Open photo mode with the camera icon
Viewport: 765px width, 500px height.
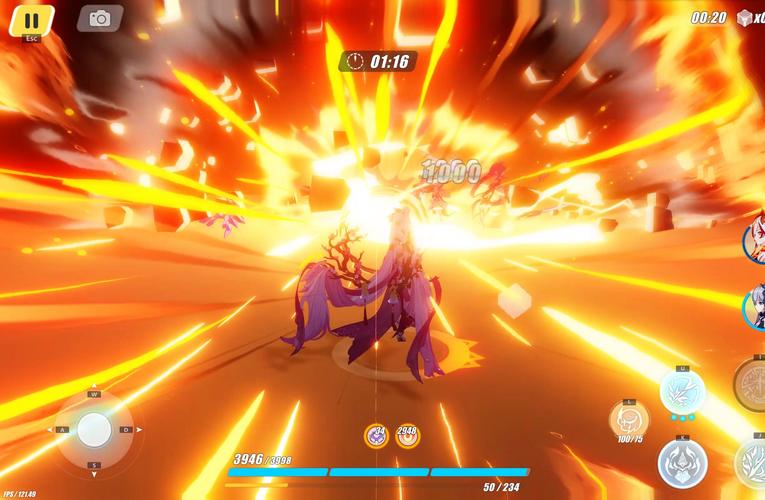coord(100,18)
